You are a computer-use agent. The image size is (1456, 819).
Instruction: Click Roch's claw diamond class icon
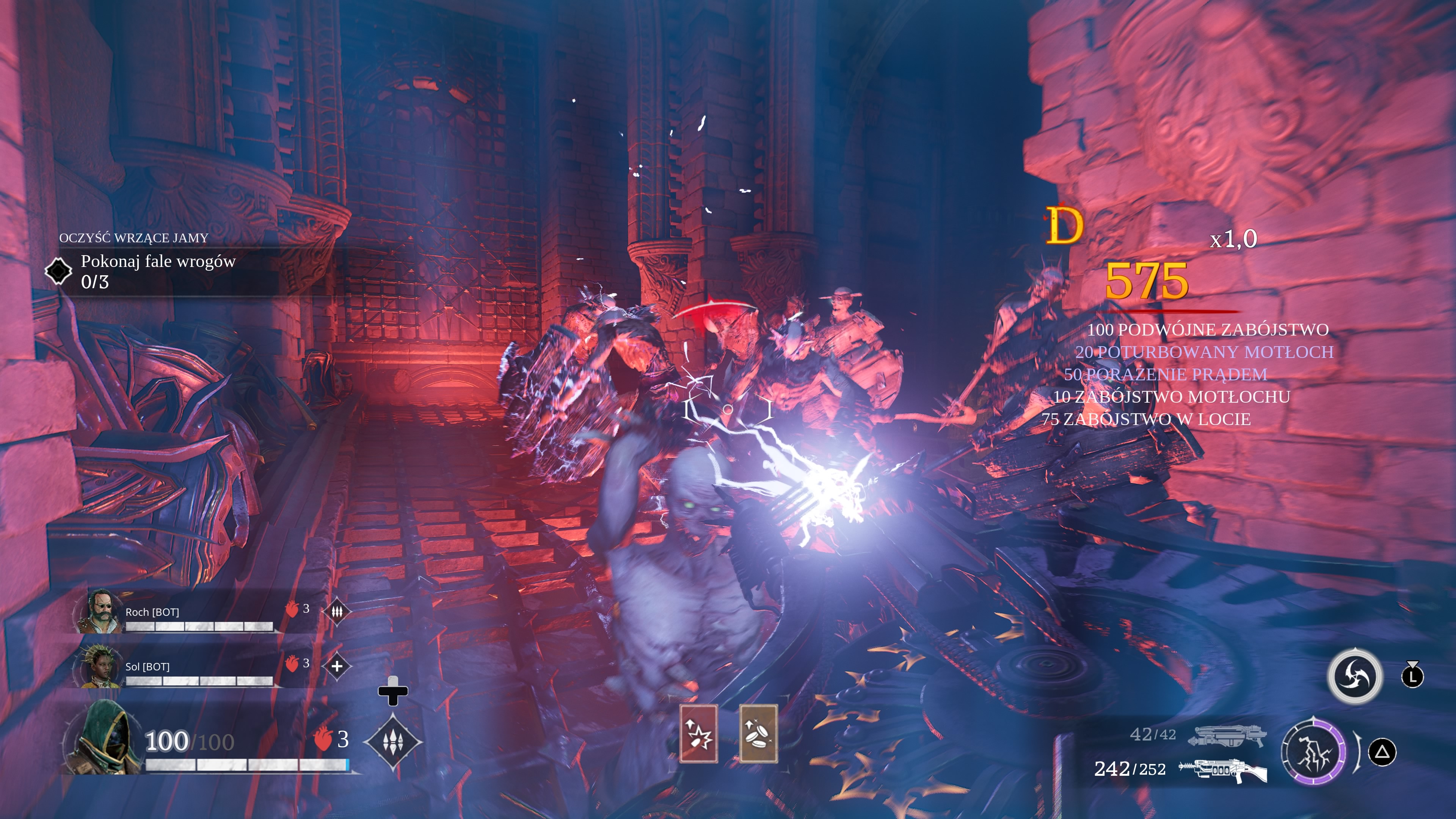click(337, 611)
